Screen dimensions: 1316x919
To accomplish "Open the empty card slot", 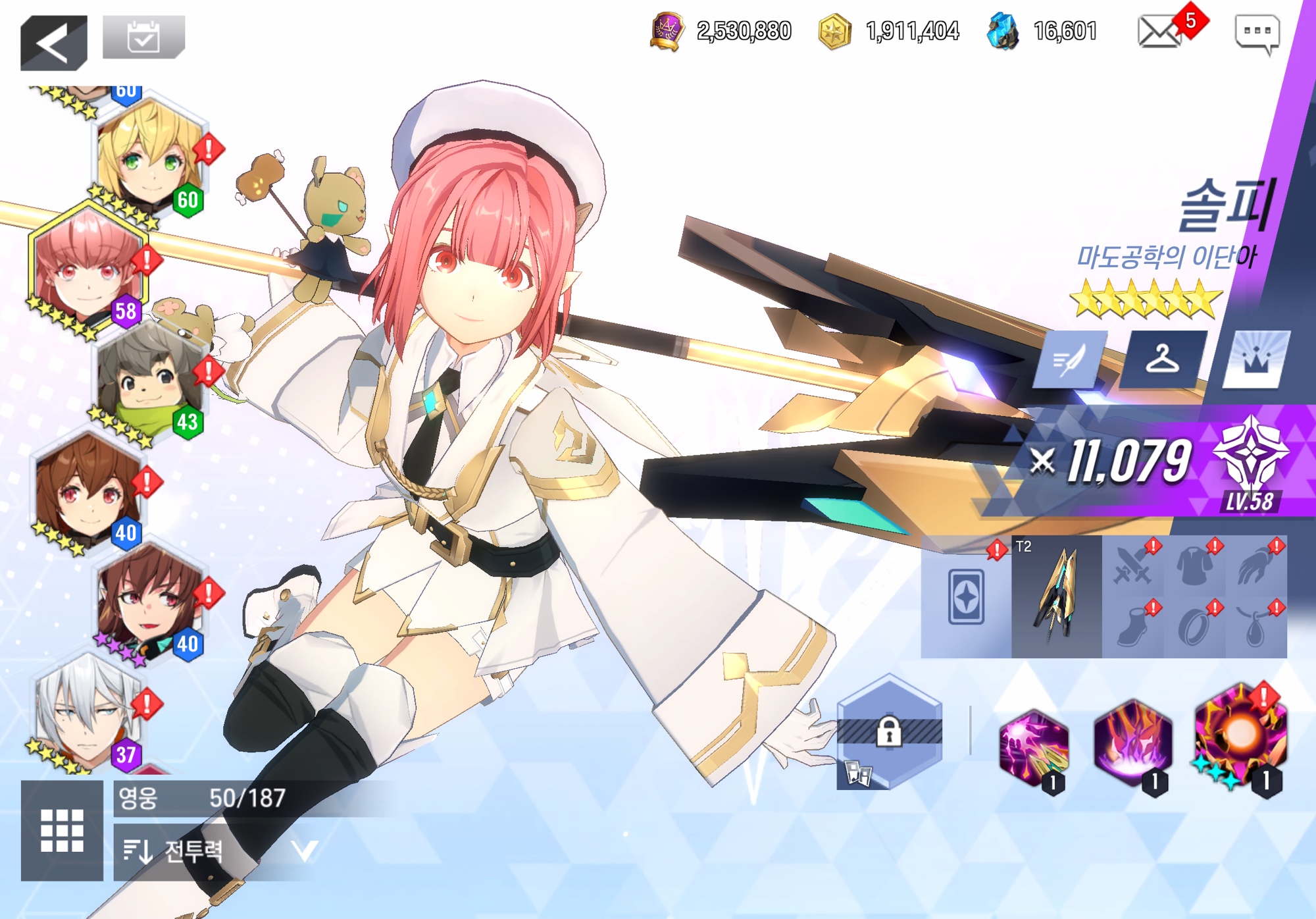I will (966, 596).
